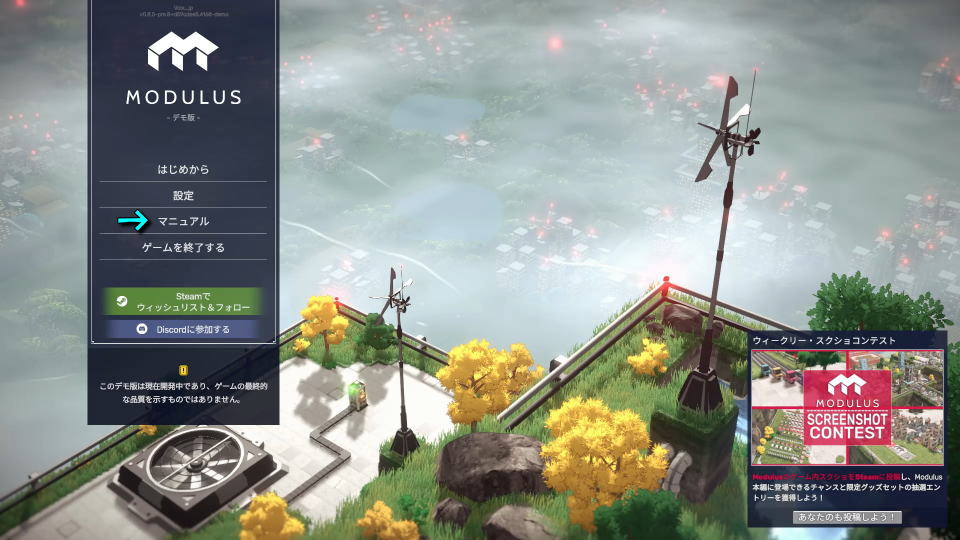Click the Steam wishlist and follow button

point(183,302)
